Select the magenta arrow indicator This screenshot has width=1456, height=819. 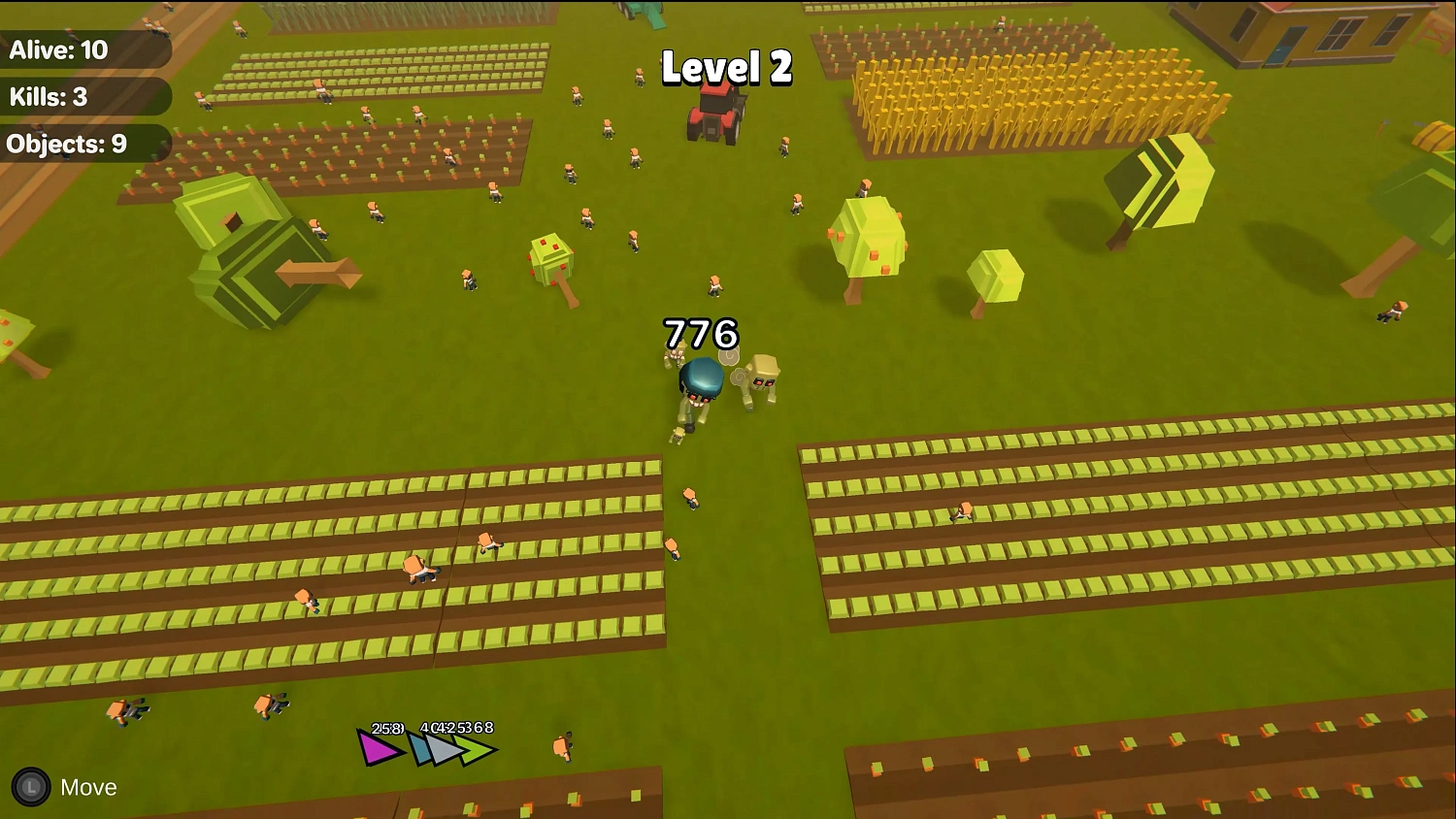pyautogui.click(x=377, y=746)
